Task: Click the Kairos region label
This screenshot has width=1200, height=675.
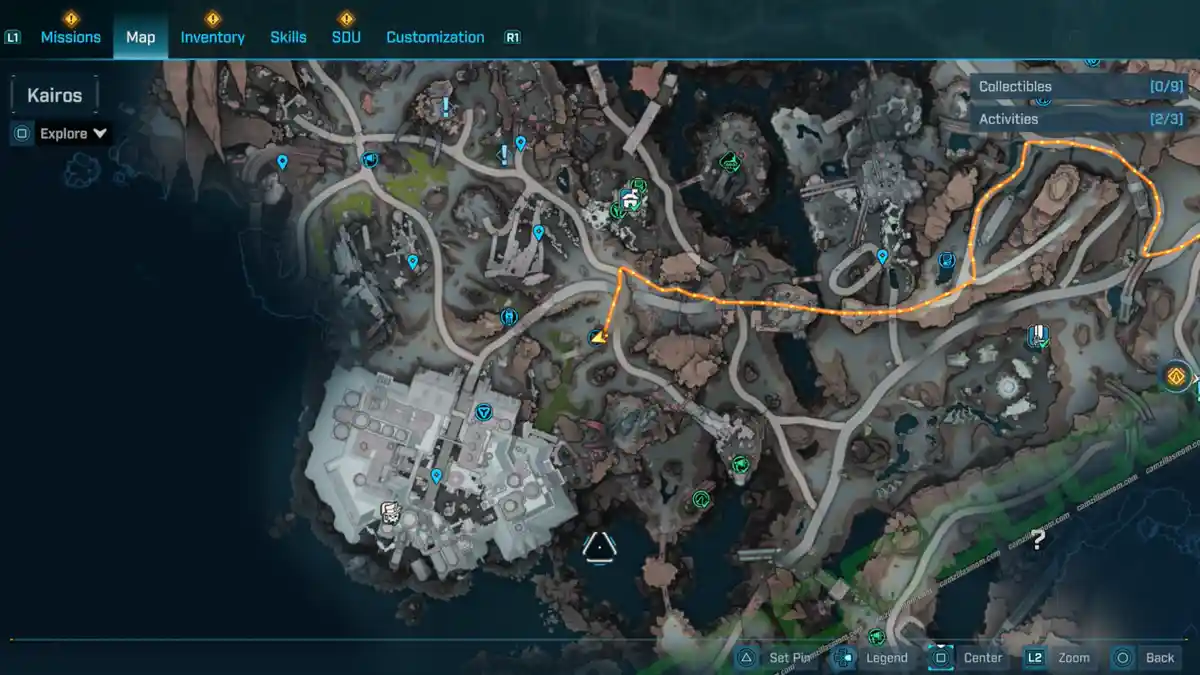Action: pos(55,96)
